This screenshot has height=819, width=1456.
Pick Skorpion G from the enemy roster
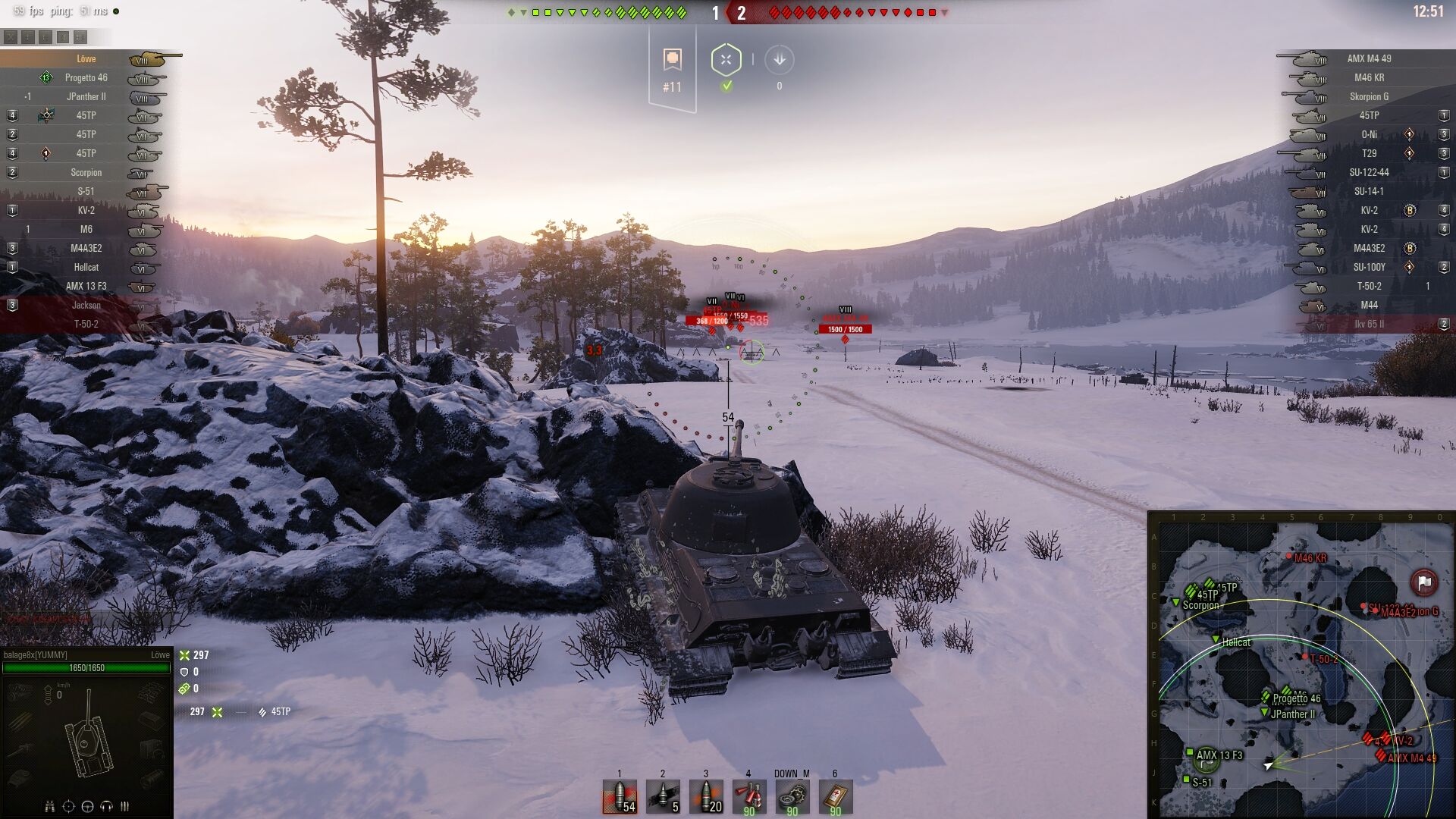(x=1369, y=96)
